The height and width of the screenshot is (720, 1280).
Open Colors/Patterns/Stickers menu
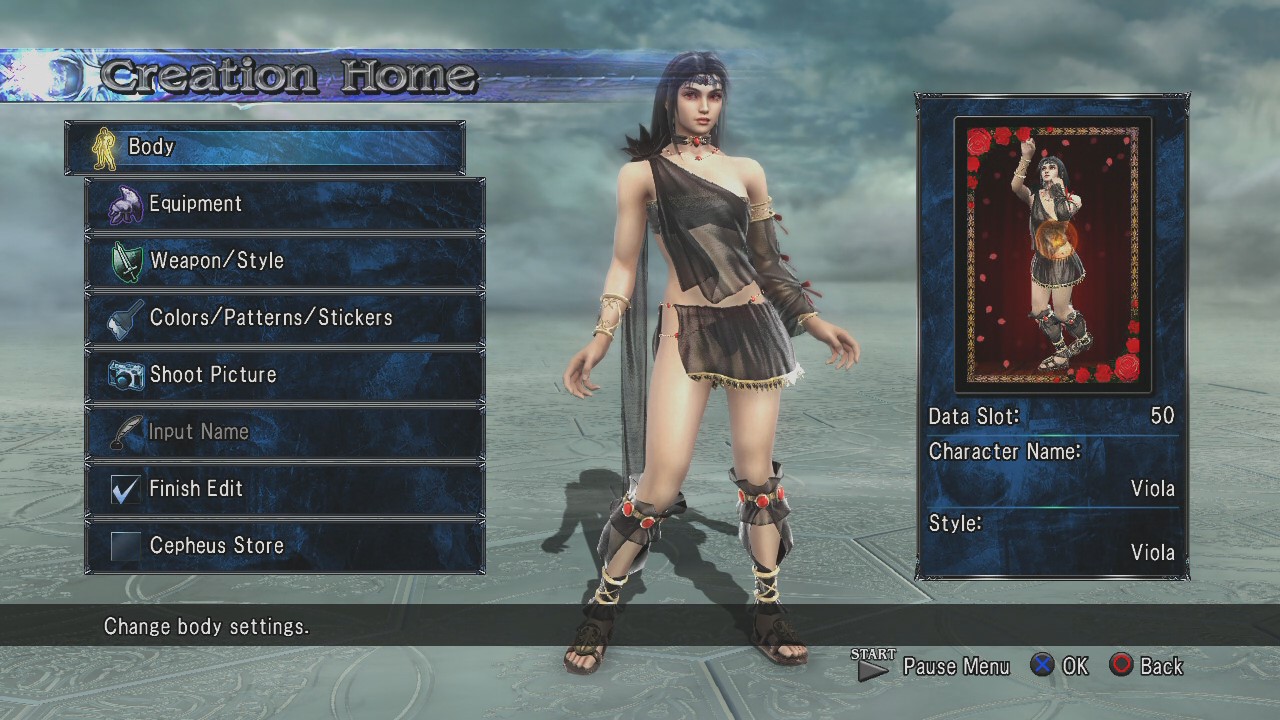click(285, 318)
